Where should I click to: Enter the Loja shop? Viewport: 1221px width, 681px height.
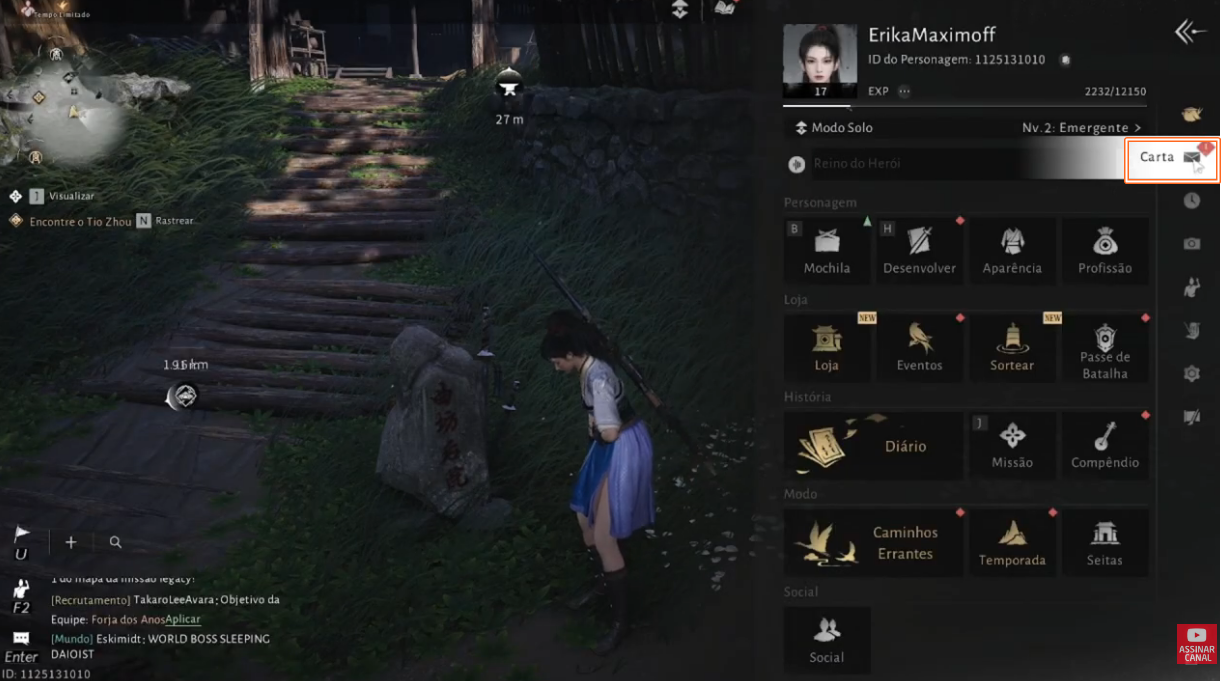tap(827, 348)
